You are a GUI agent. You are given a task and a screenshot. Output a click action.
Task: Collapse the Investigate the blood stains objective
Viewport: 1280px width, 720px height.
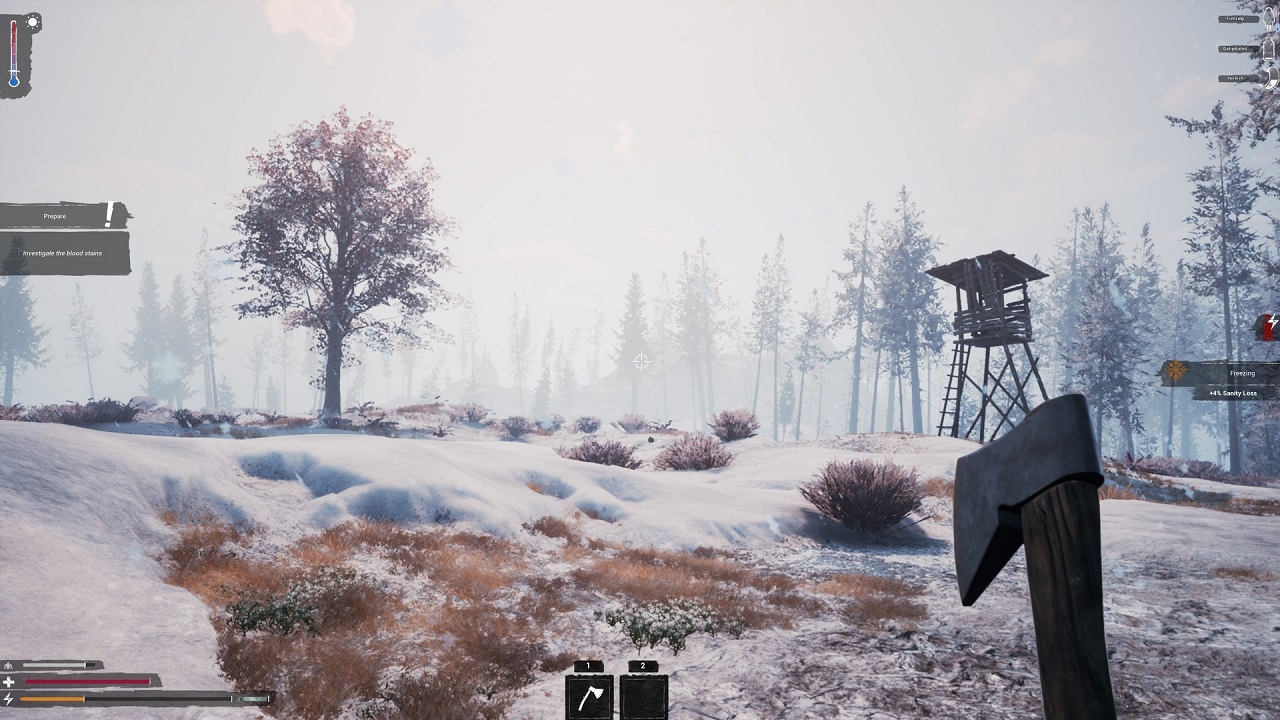pos(64,254)
